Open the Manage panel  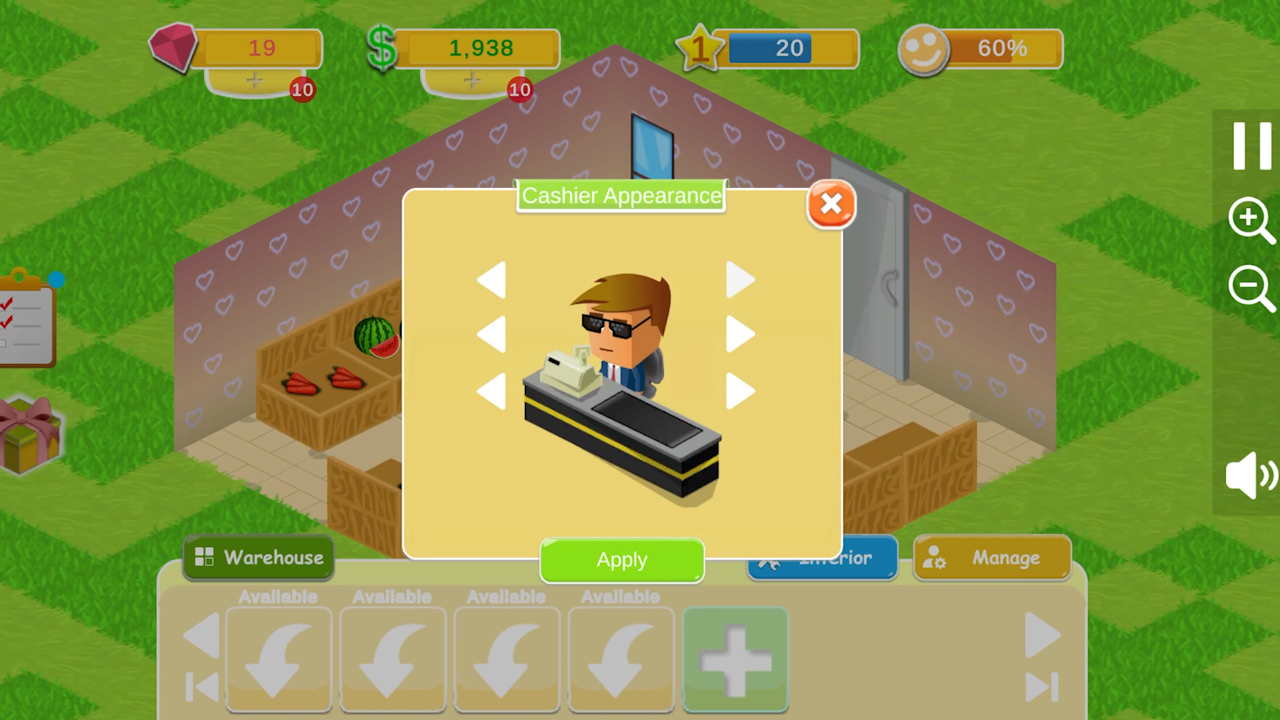pos(991,558)
